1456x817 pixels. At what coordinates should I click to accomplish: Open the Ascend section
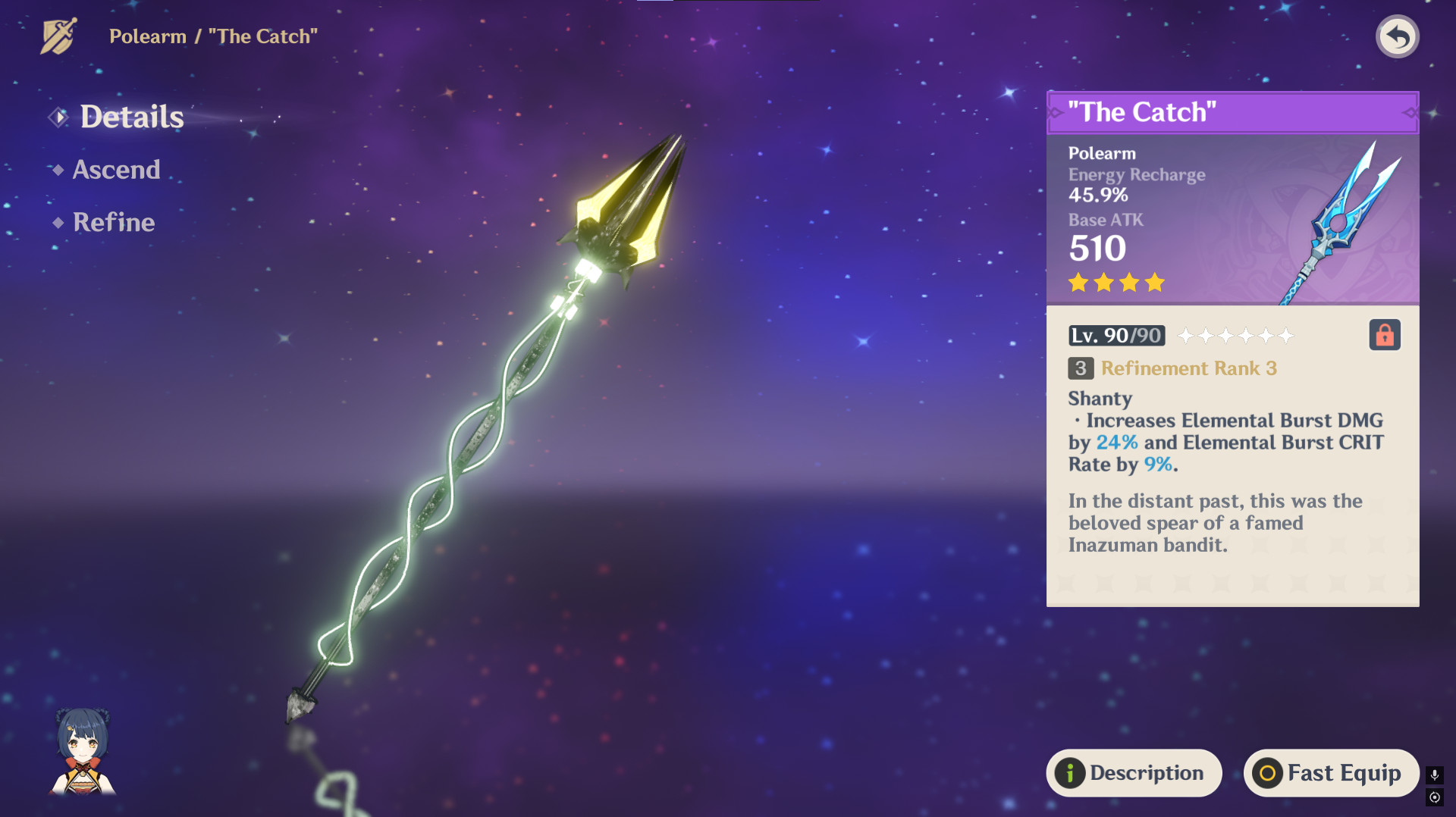click(116, 170)
